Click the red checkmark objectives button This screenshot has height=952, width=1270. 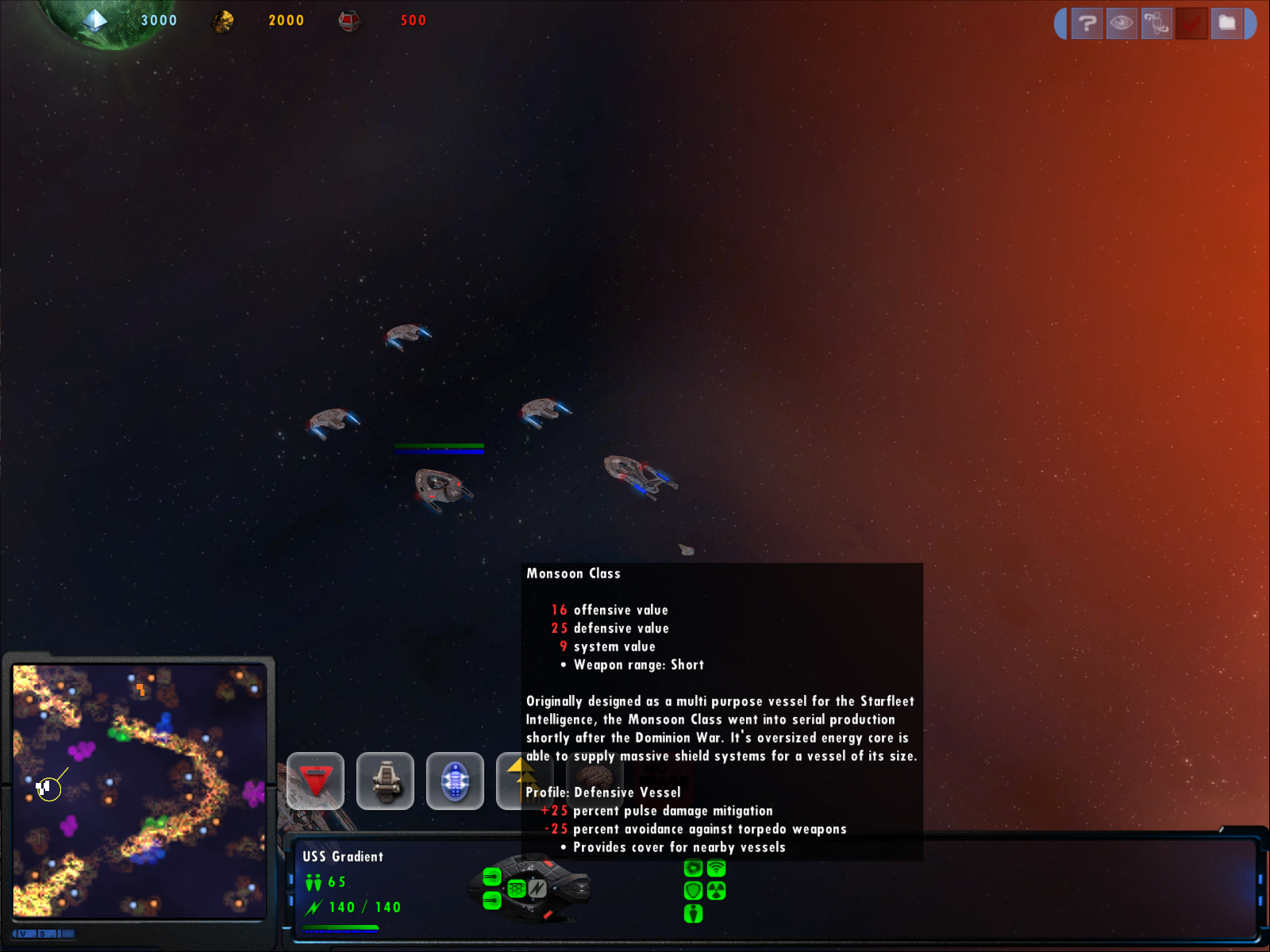tap(1191, 23)
